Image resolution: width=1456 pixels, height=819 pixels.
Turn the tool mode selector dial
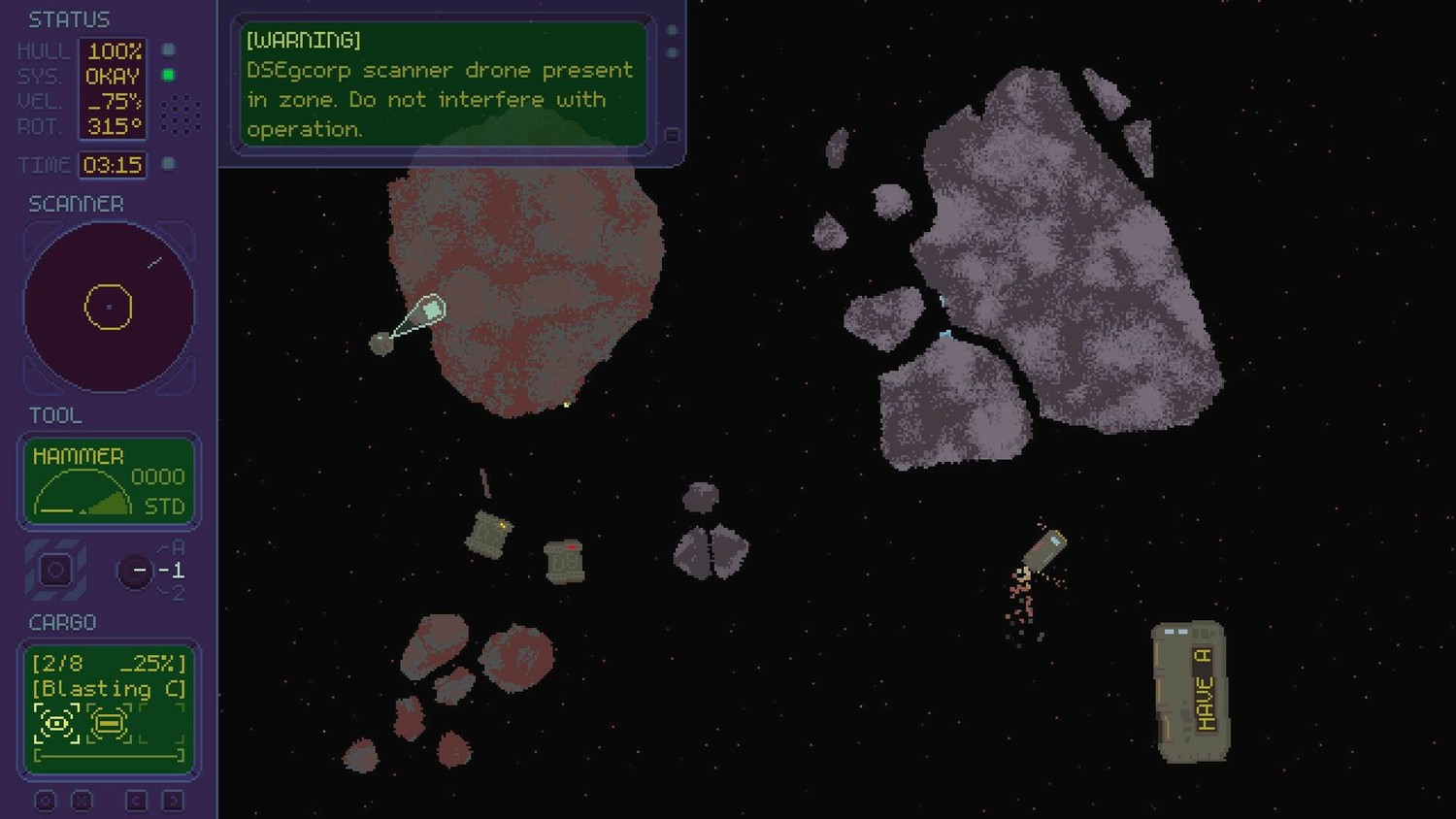click(137, 571)
